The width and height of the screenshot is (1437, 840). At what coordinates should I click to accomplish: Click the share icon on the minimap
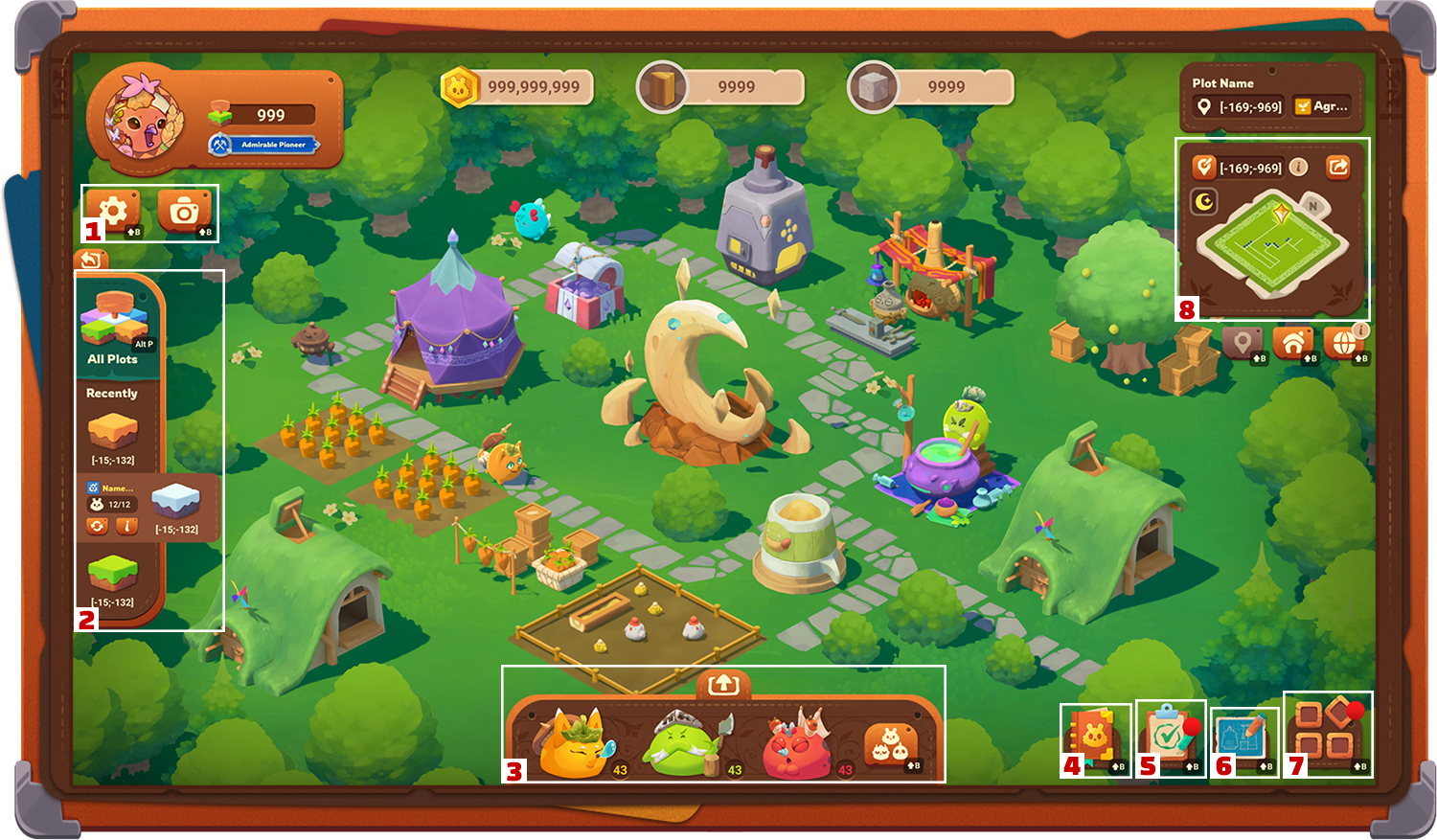1336,167
